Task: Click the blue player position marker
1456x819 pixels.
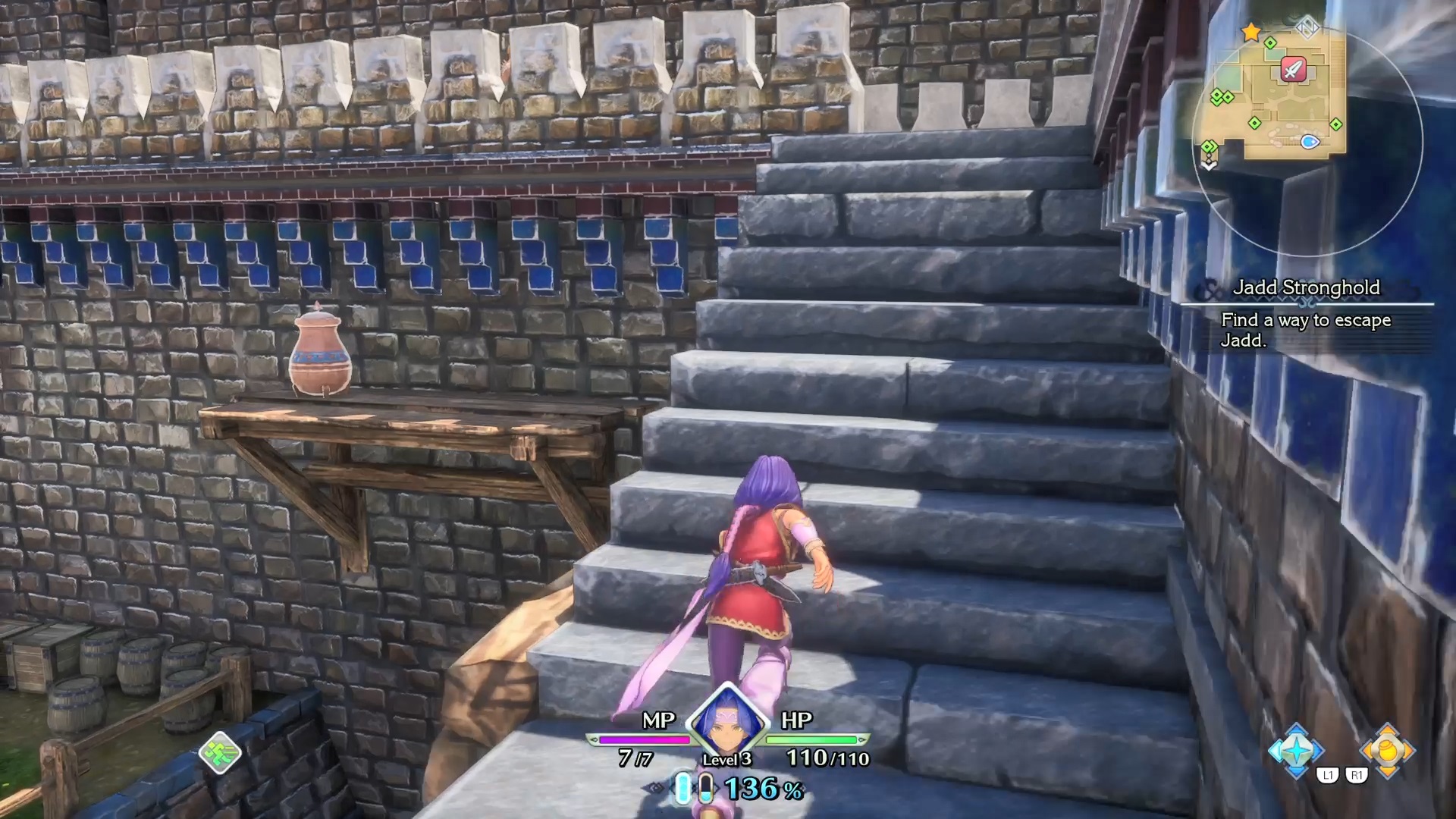Action: [1310, 142]
